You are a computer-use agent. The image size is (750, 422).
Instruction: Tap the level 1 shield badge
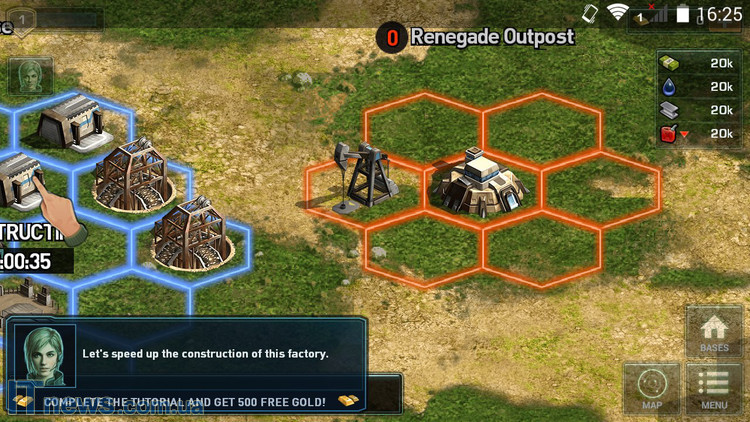21,19
